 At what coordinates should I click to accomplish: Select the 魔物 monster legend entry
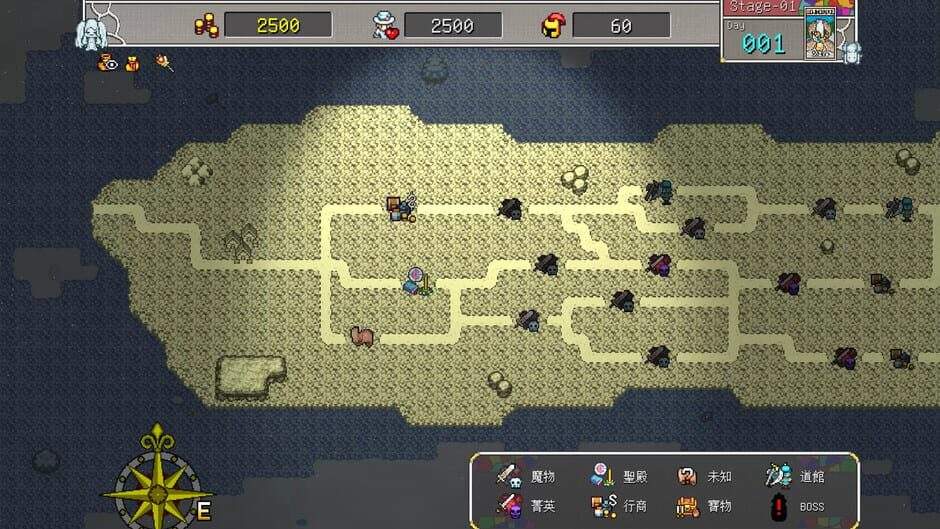[x=526, y=477]
